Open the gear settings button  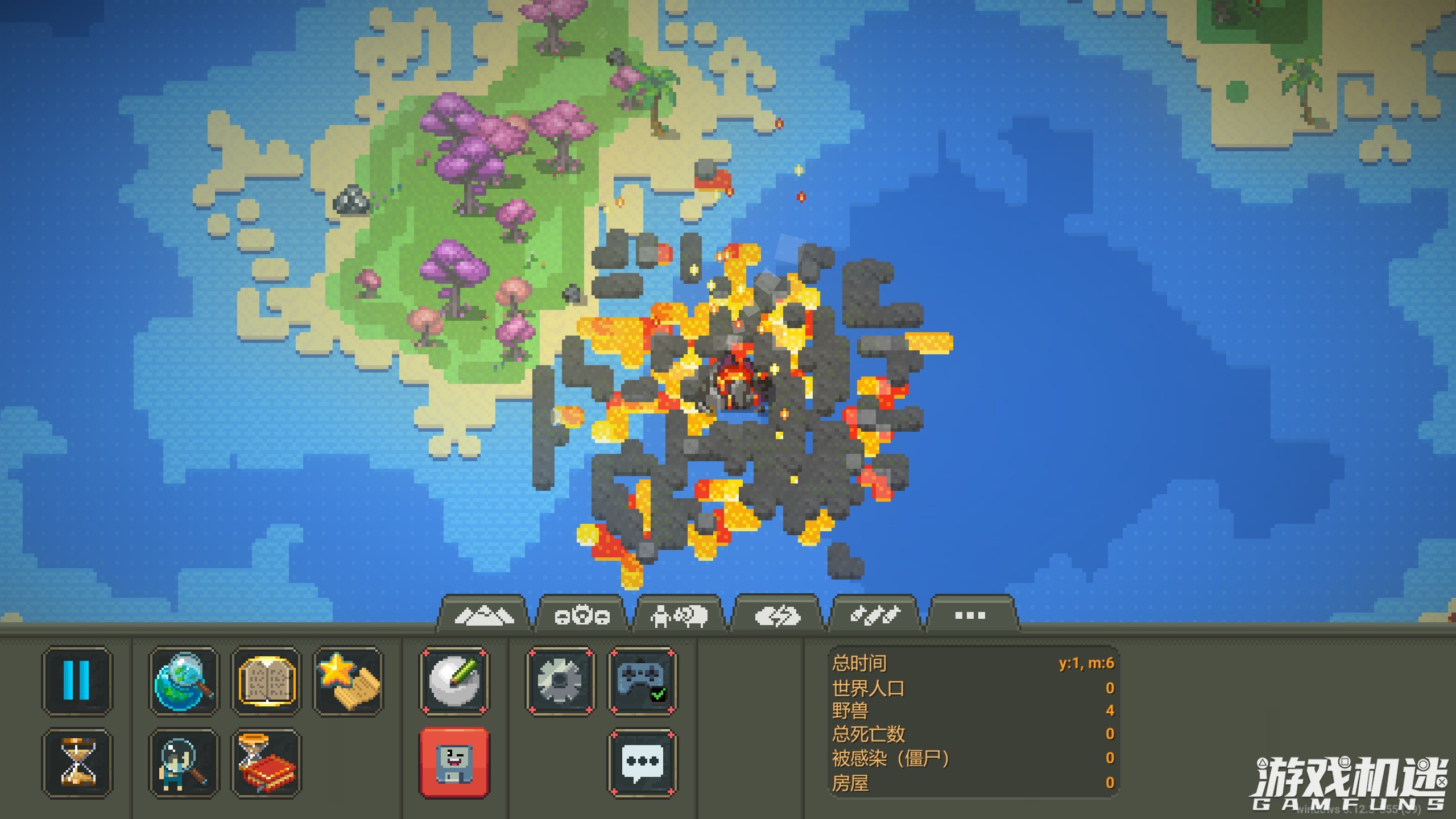560,680
